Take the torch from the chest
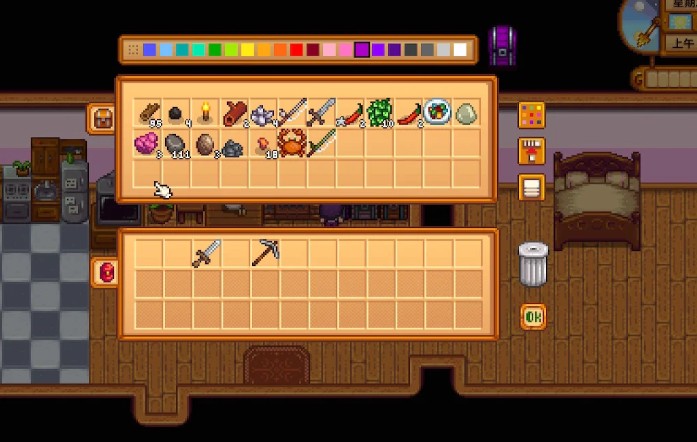697x442 pixels. pos(205,112)
